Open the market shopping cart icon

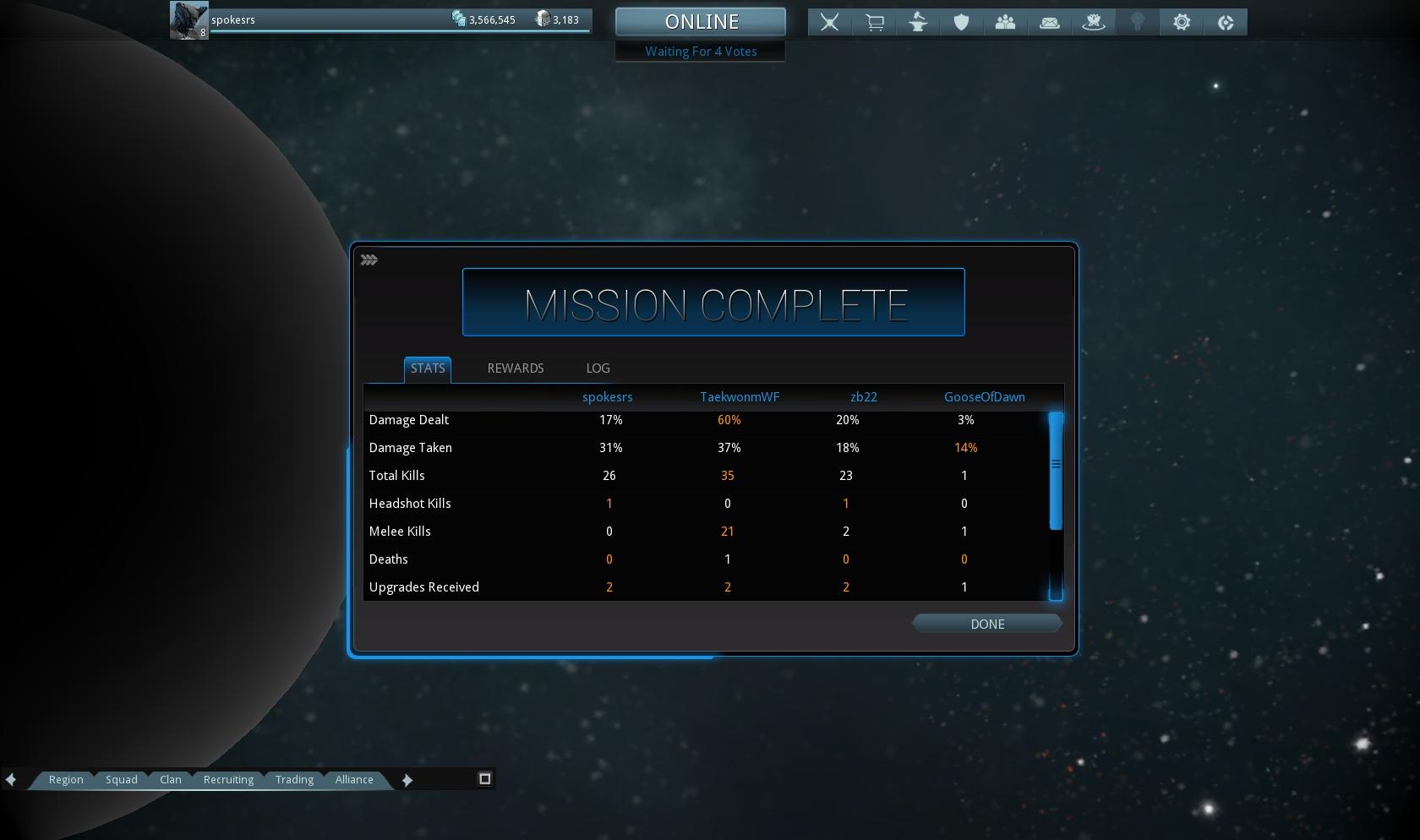pyautogui.click(x=874, y=23)
